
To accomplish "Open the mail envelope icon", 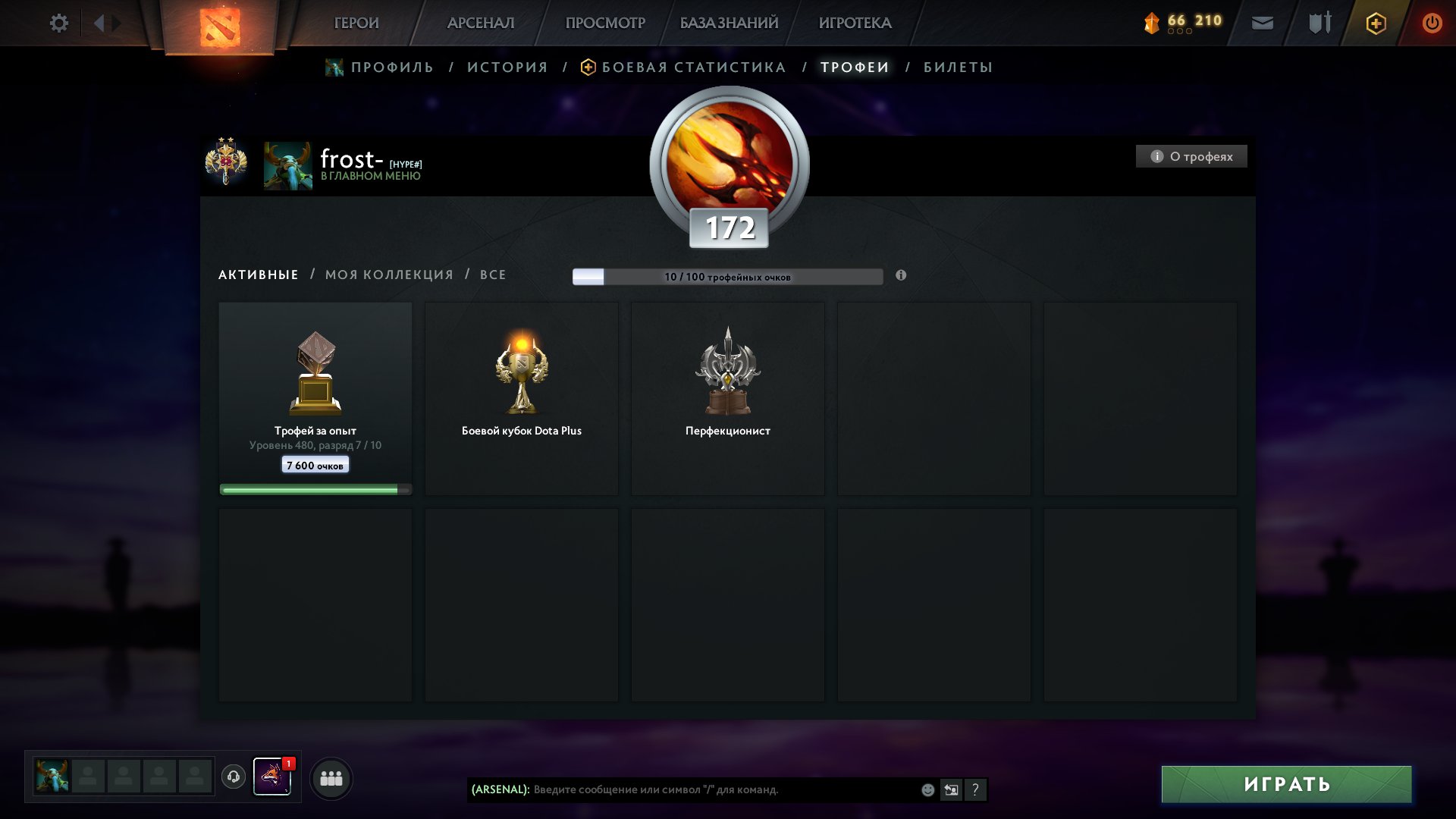I will click(1262, 24).
